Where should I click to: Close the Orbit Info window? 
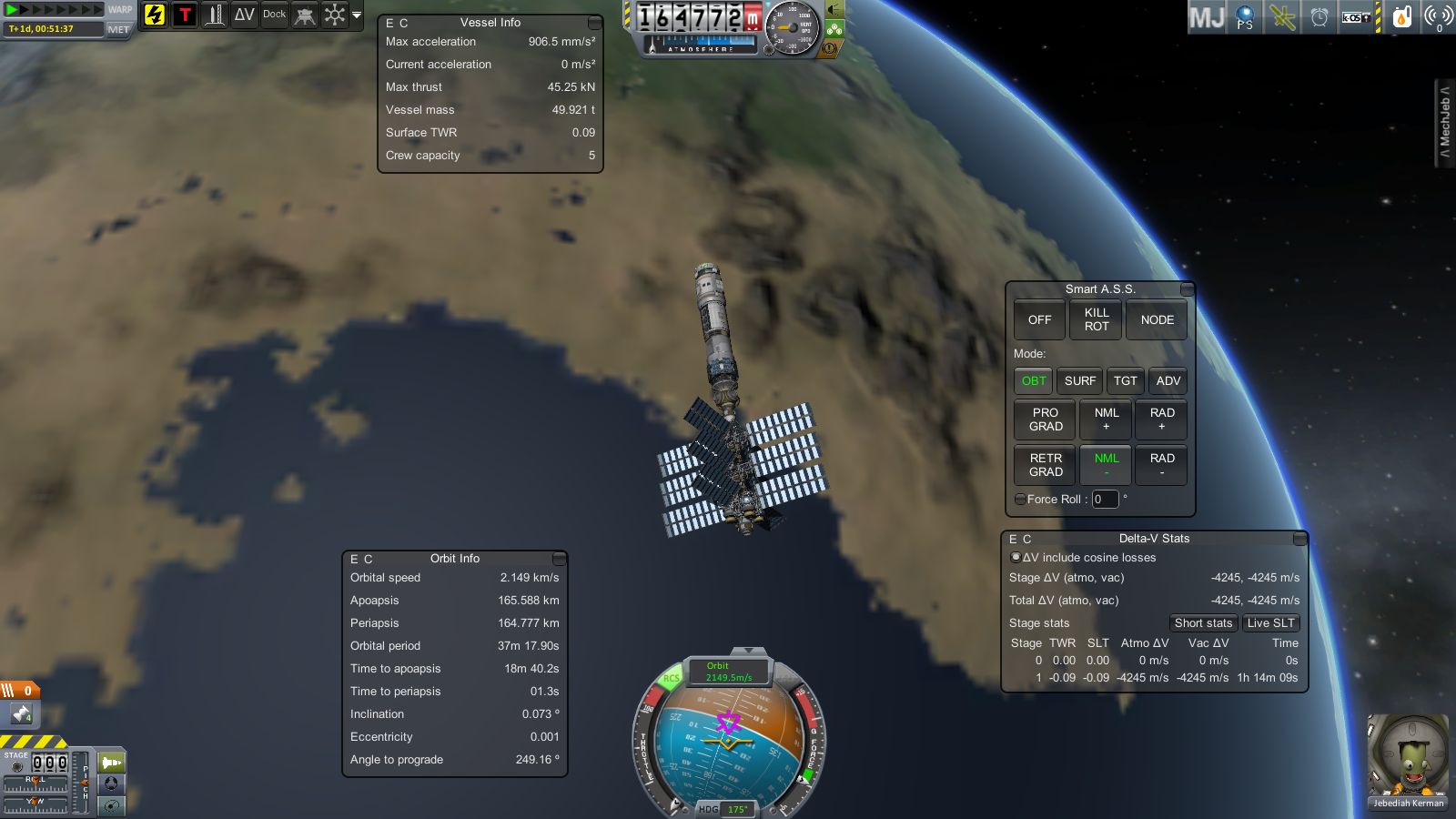[x=560, y=559]
